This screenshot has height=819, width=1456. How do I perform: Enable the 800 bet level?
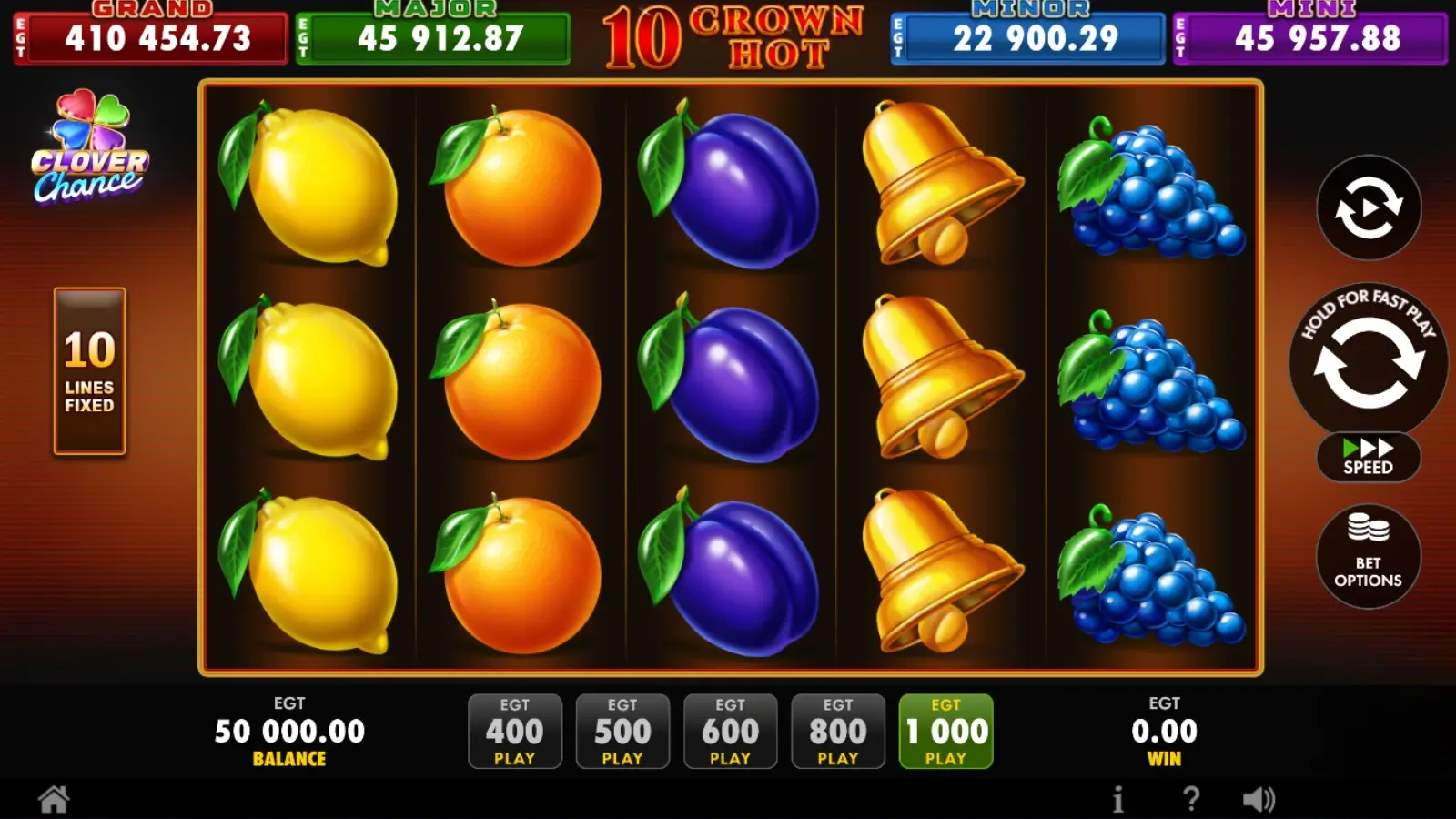pyautogui.click(x=838, y=731)
